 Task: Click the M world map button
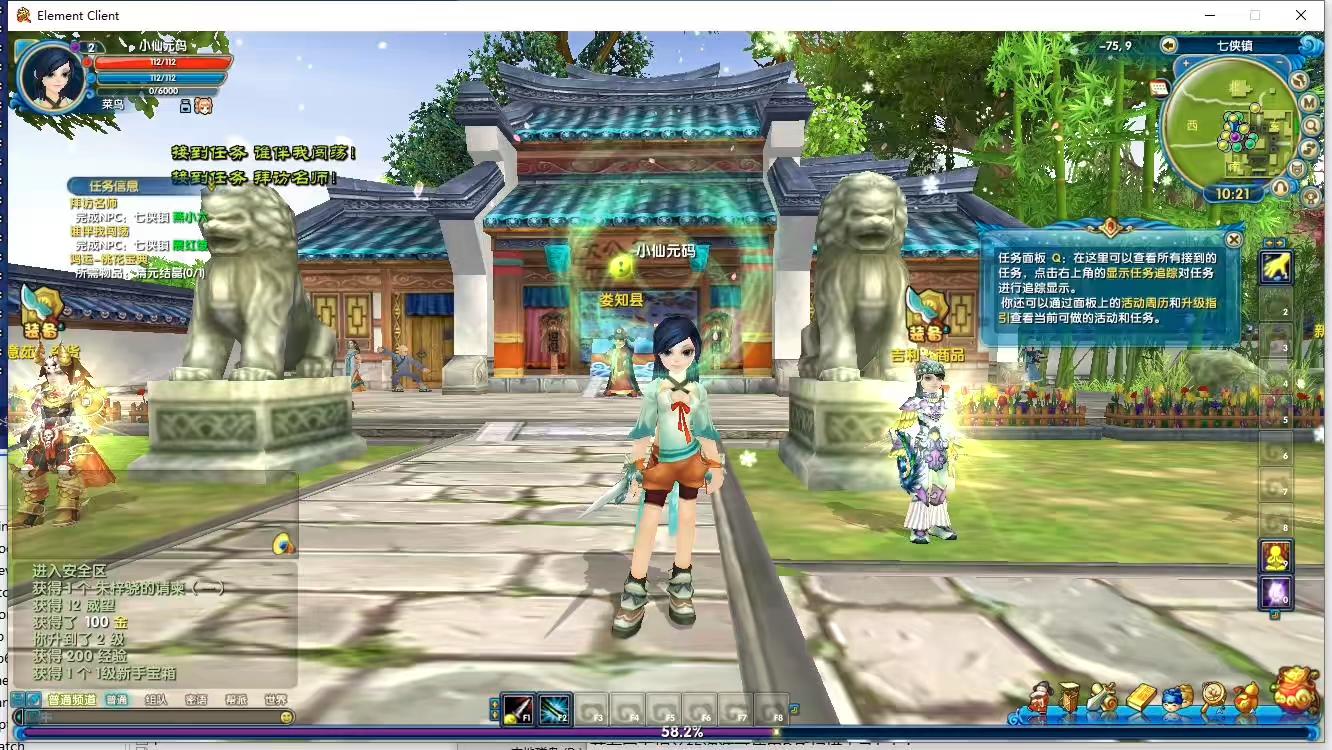(1309, 102)
